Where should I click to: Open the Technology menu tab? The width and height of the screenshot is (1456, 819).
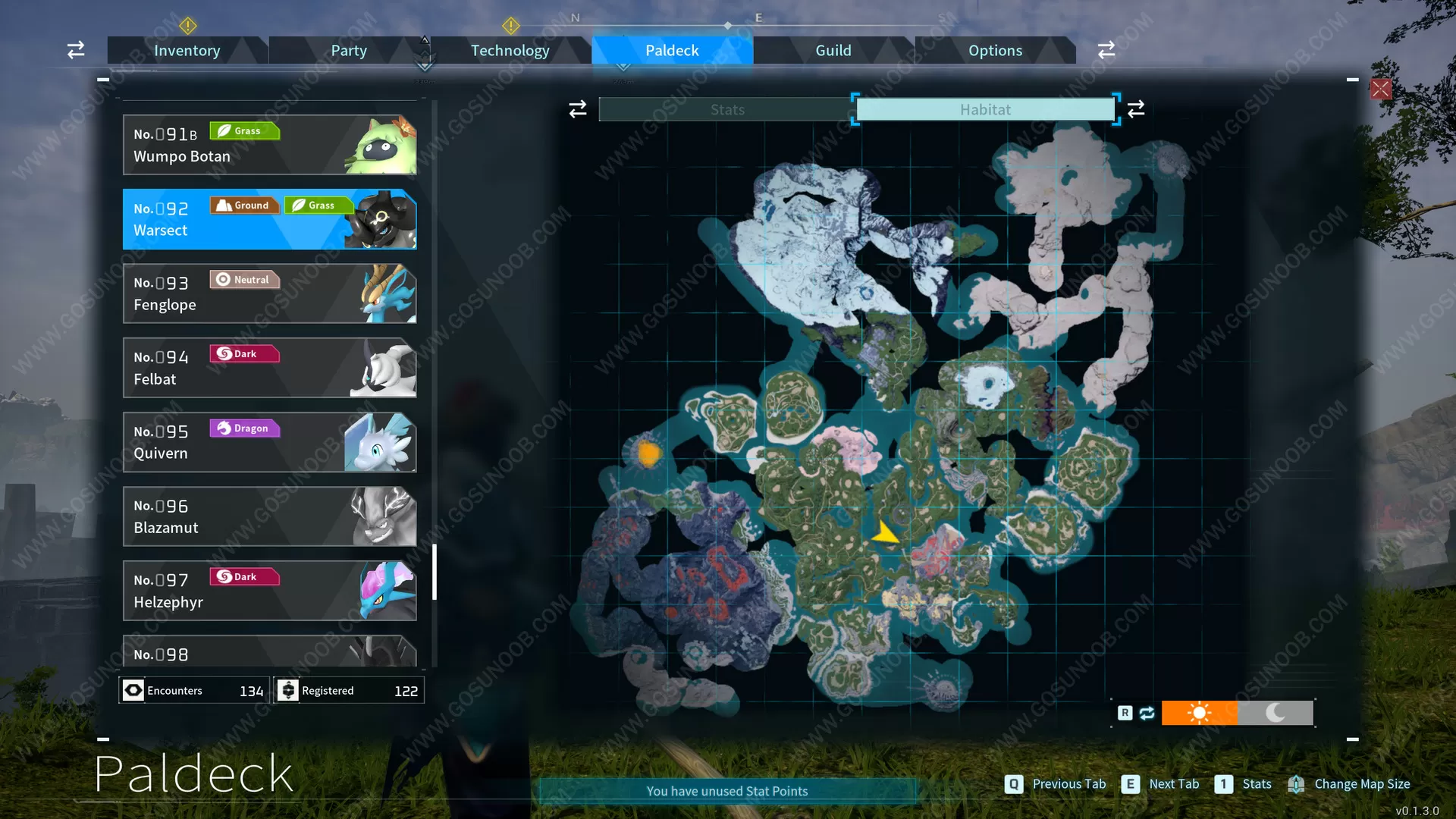(510, 50)
